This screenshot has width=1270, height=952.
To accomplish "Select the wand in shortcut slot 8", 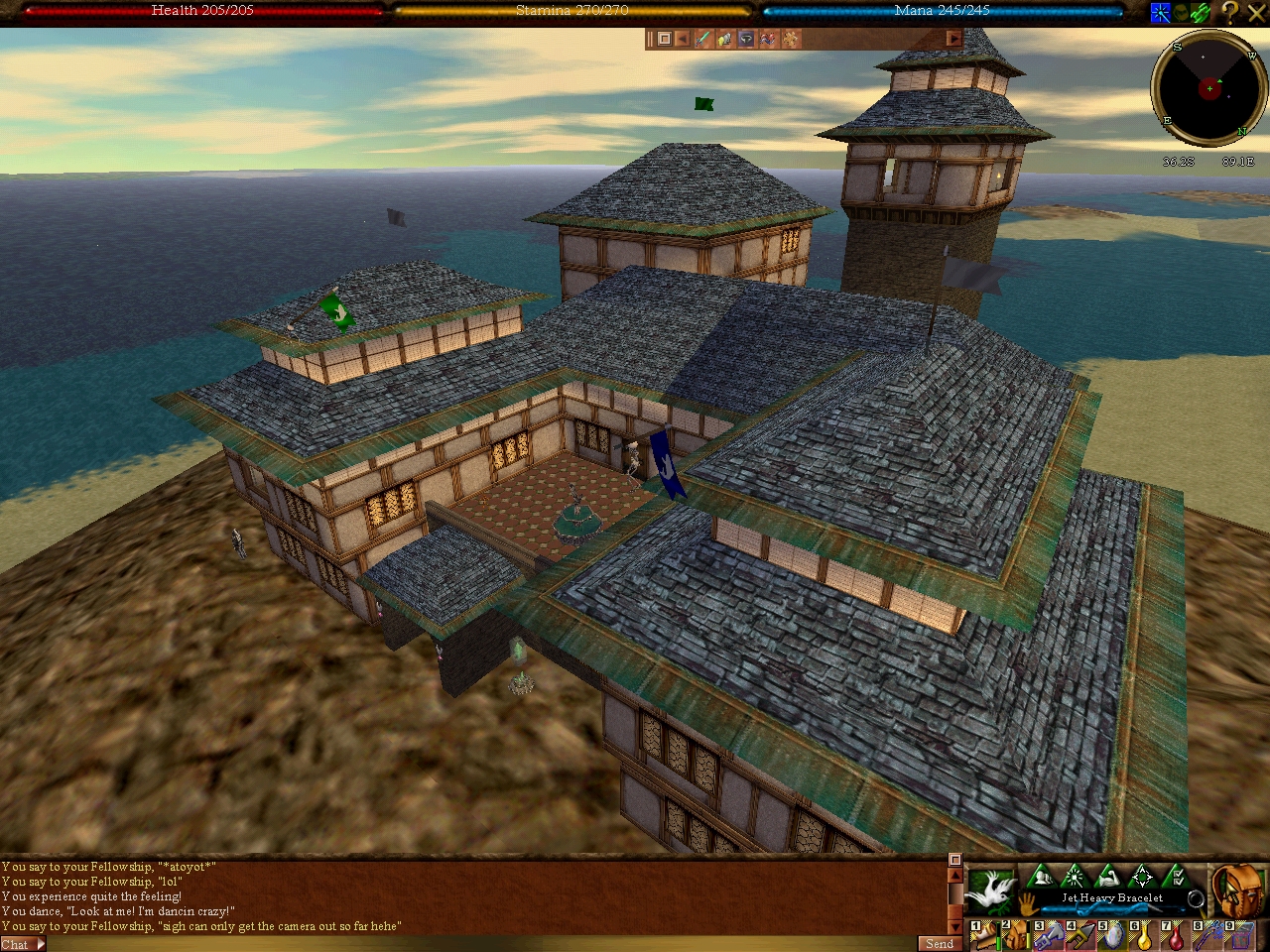I will click(1207, 934).
